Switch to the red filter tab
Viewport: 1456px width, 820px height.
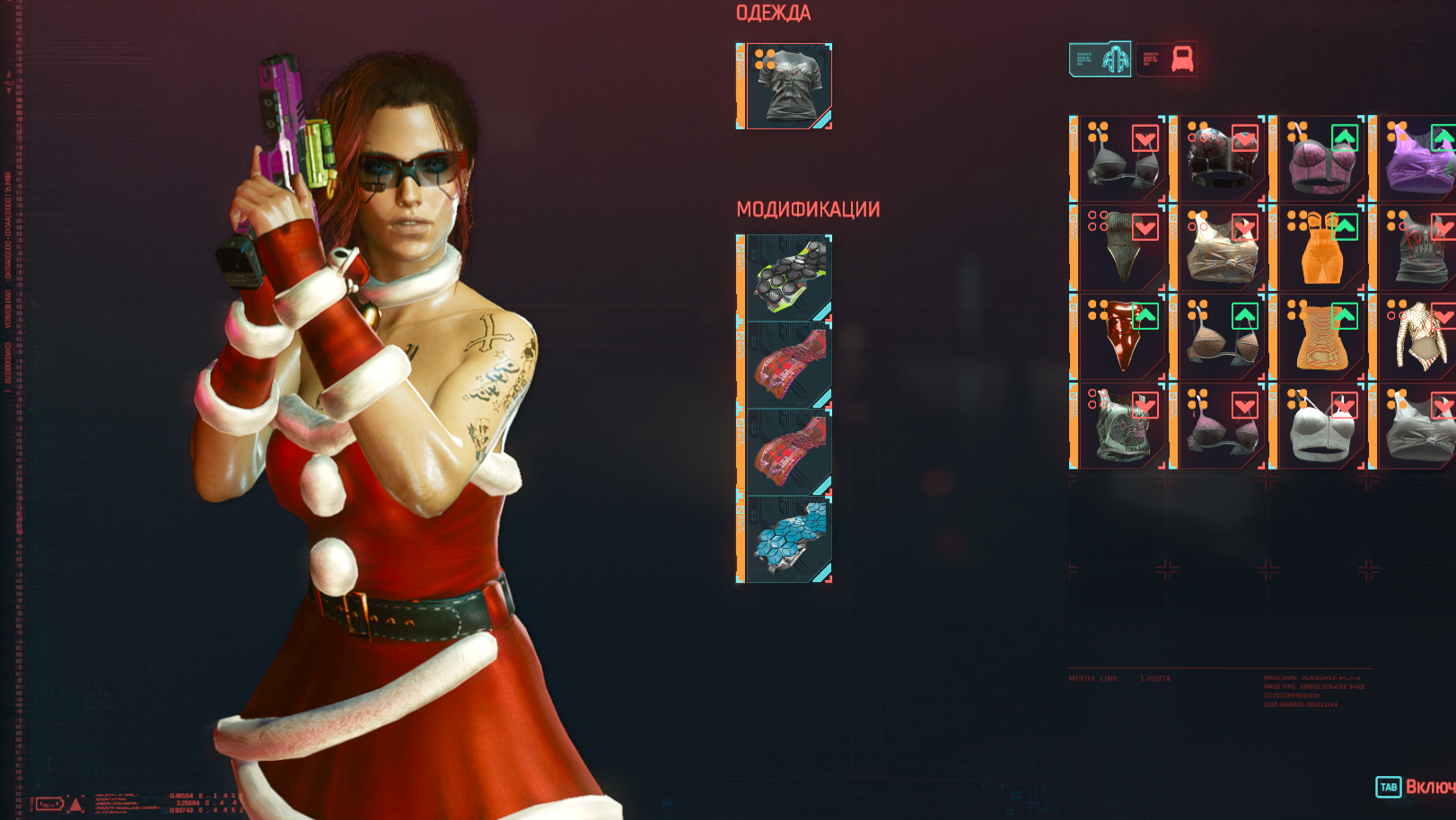(x=1166, y=59)
